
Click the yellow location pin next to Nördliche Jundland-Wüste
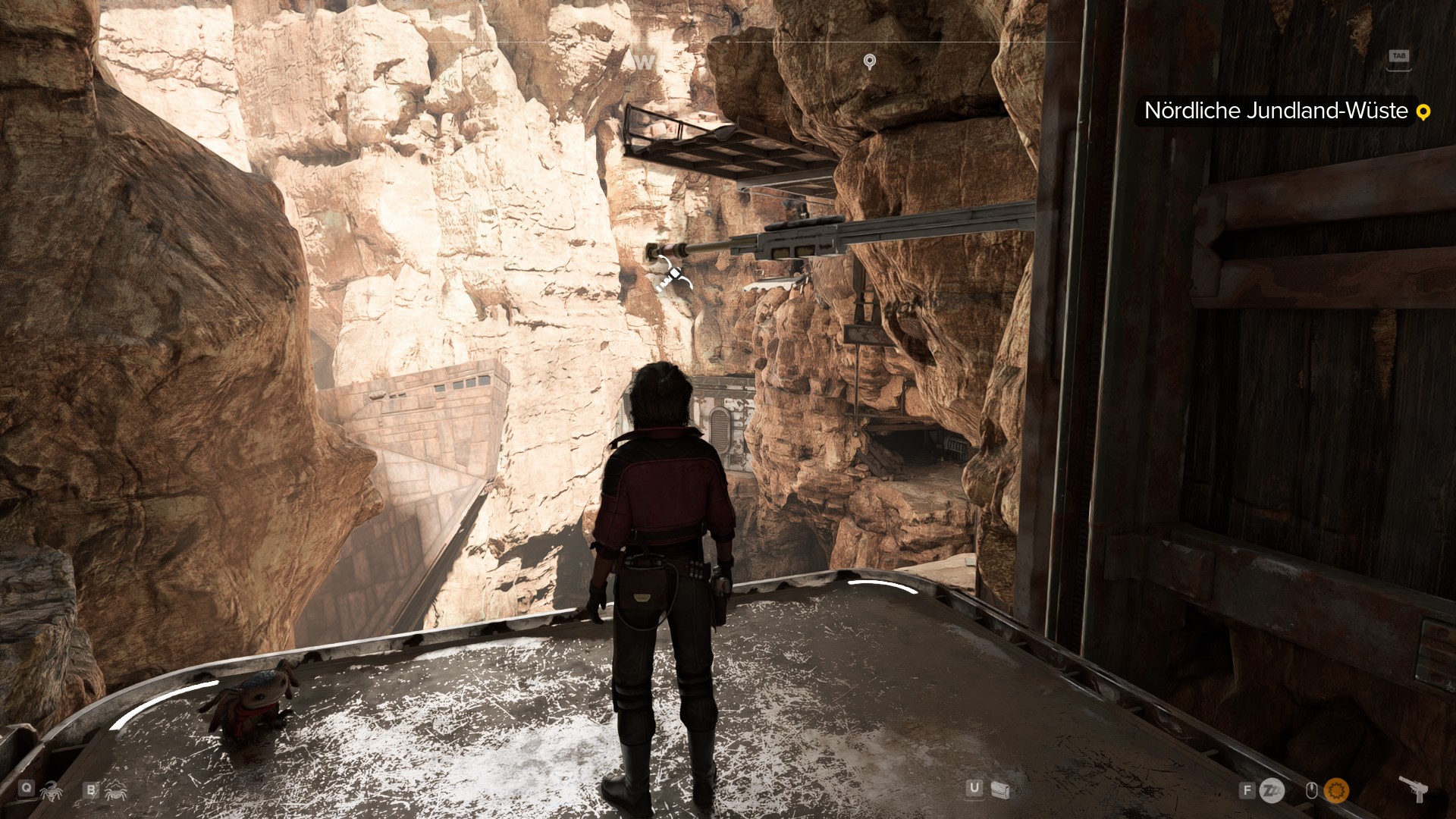pyautogui.click(x=1423, y=111)
